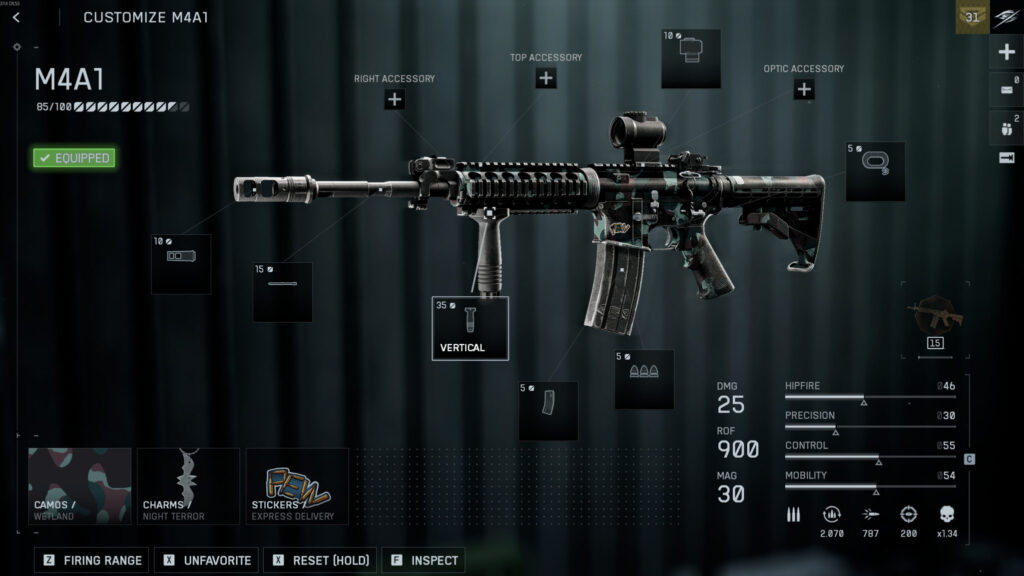The width and height of the screenshot is (1024, 576).
Task: Launch the Firing Range
Action: coord(93,560)
